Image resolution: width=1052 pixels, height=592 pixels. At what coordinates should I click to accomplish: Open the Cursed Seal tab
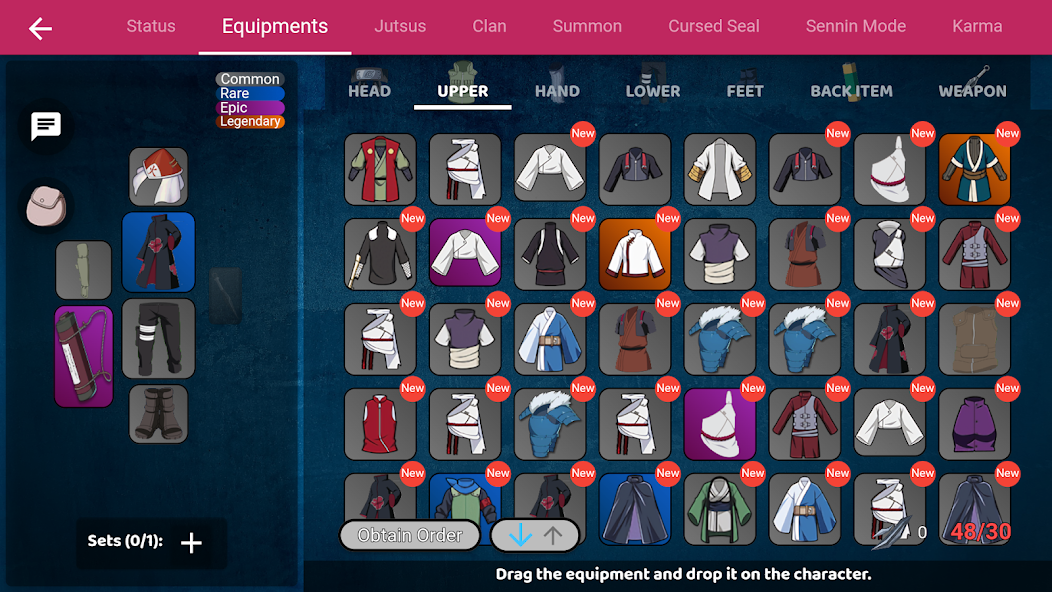(x=714, y=27)
